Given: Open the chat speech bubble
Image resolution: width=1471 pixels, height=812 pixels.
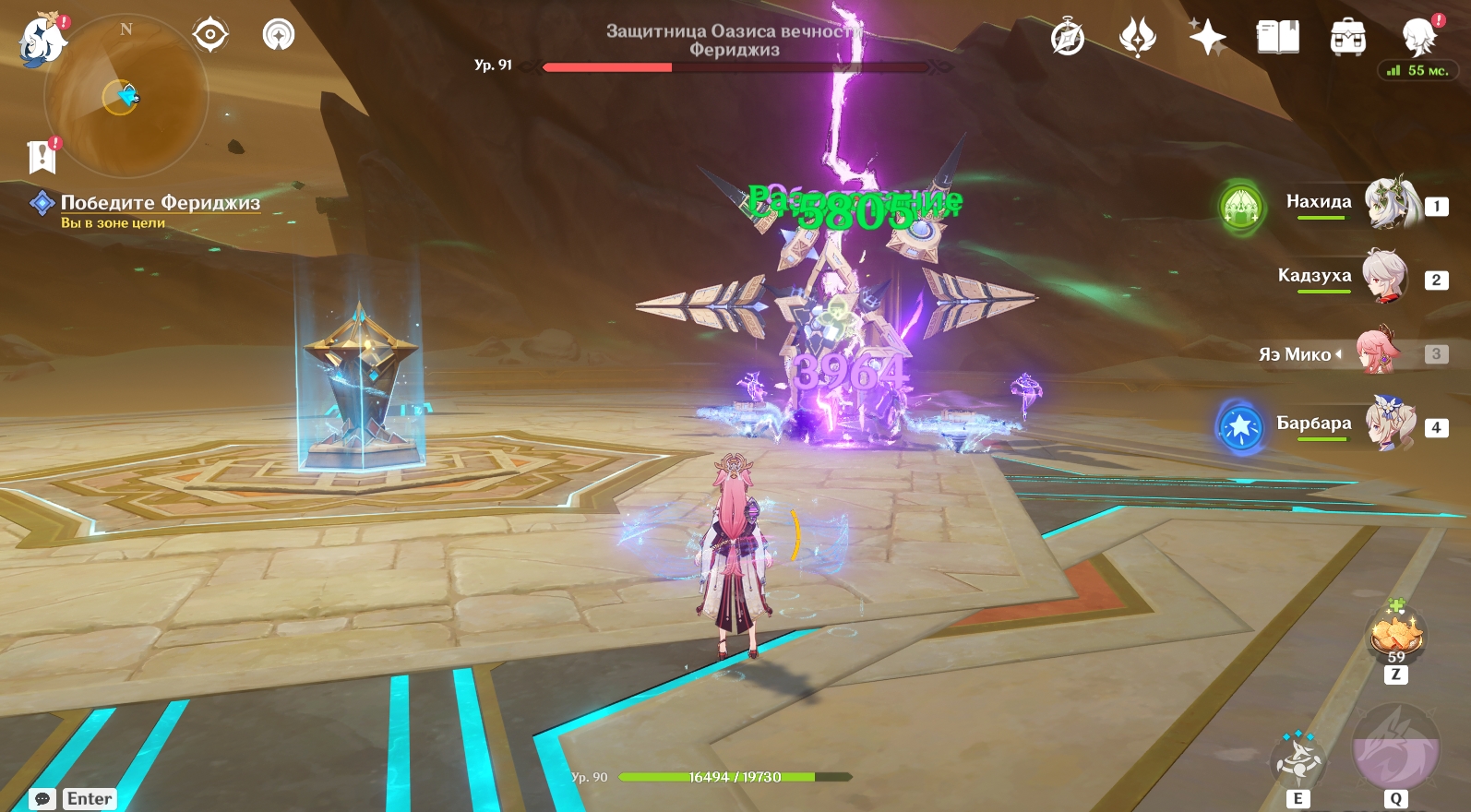Looking at the screenshot, I should coord(42,799).
